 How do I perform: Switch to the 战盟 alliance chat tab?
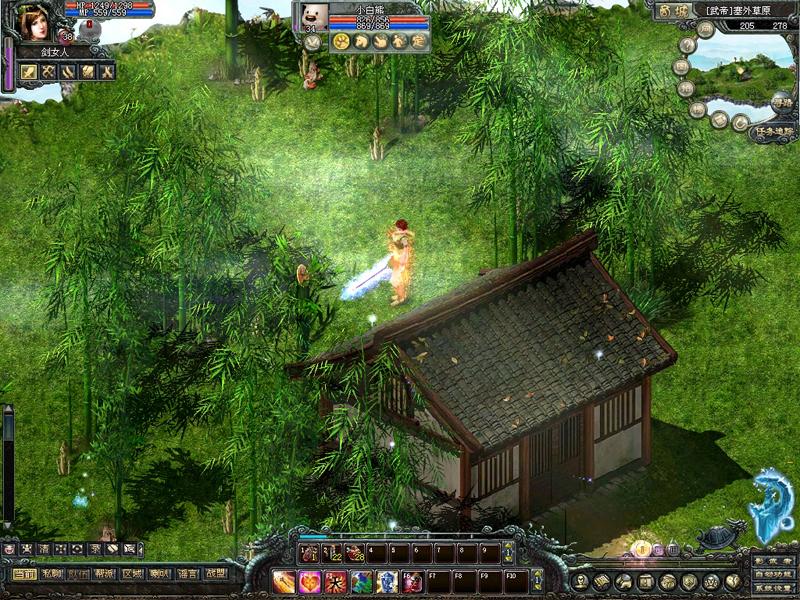click(x=214, y=575)
